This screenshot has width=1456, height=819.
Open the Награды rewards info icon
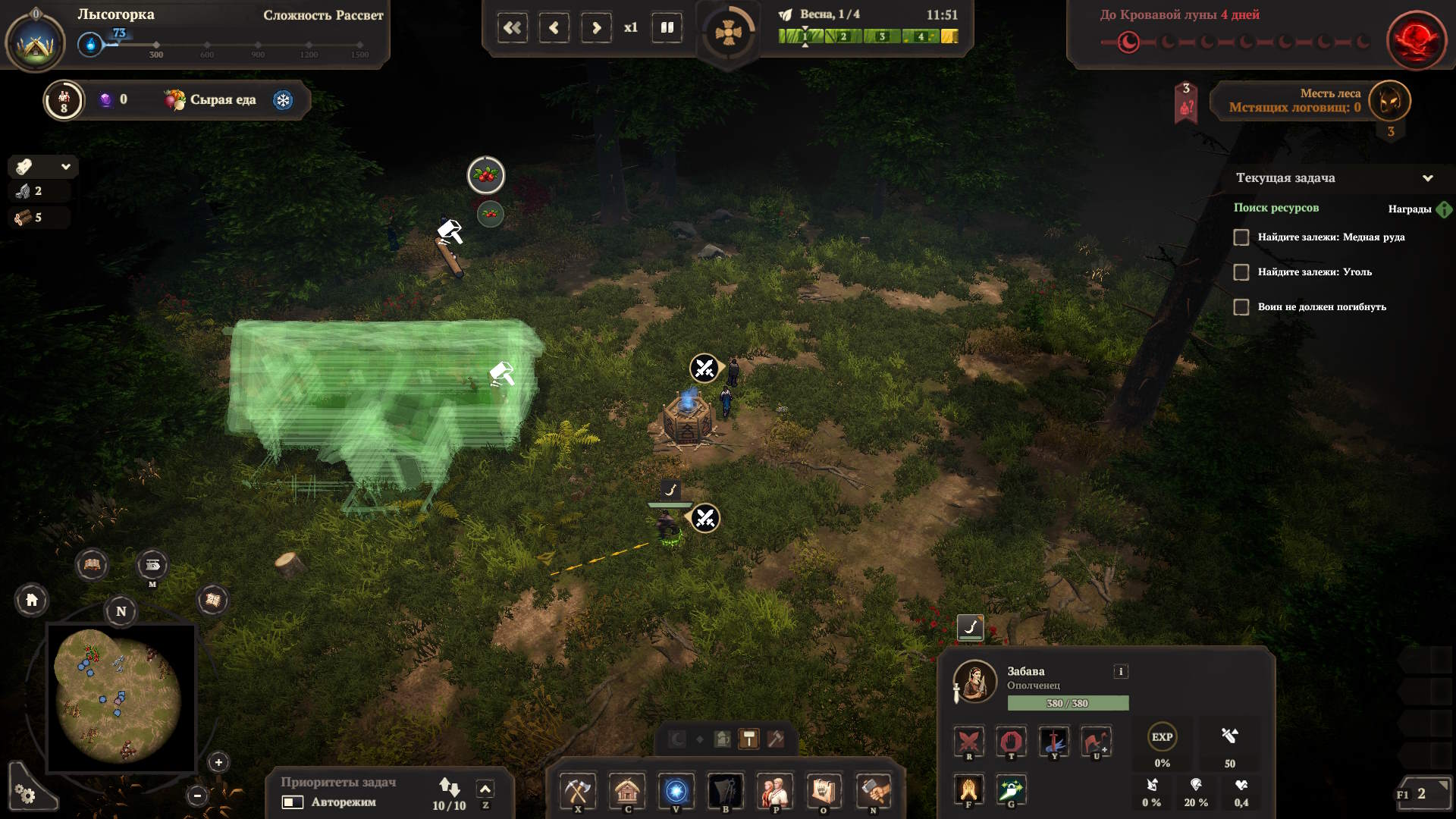(x=1444, y=209)
